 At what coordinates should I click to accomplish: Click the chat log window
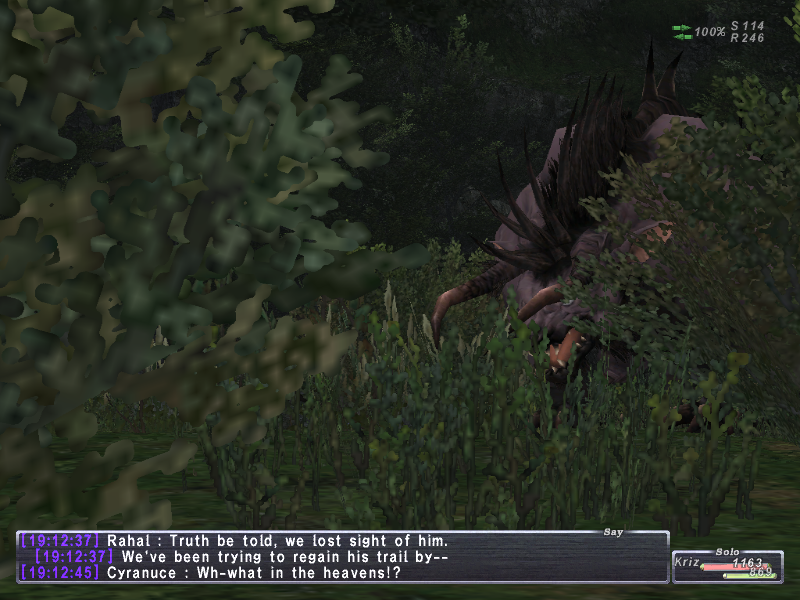click(x=342, y=556)
